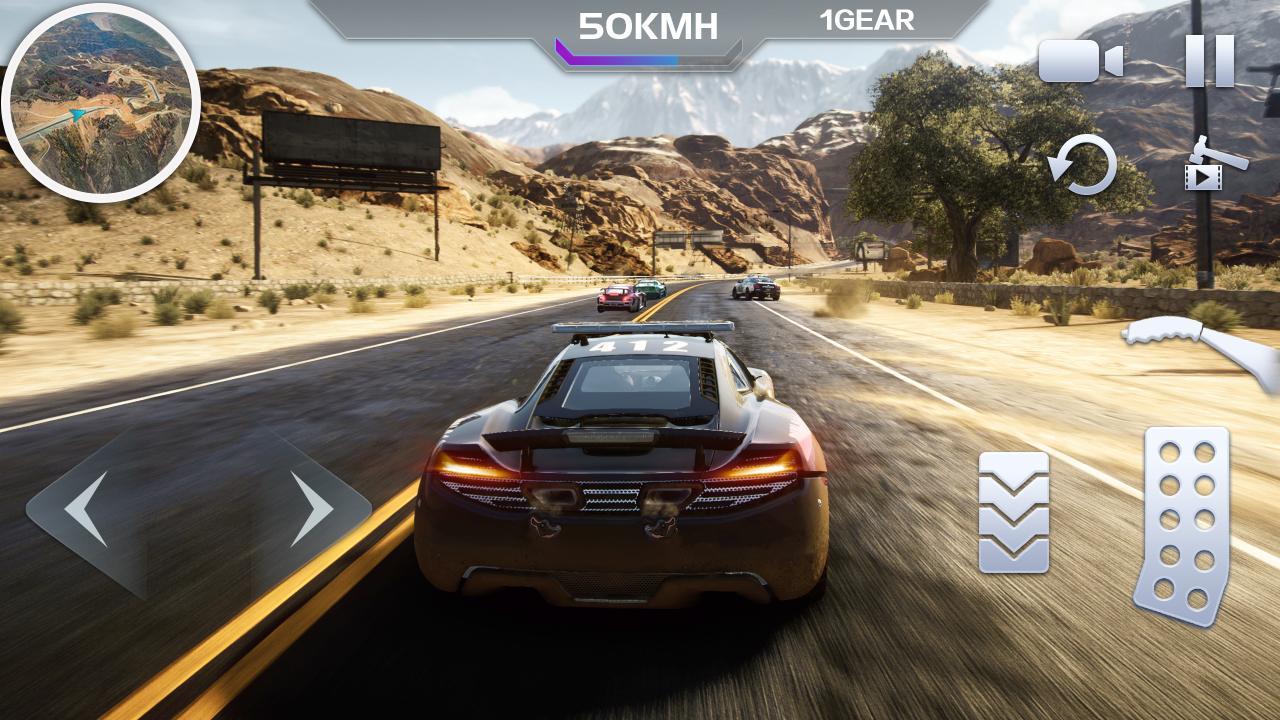This screenshot has height=720, width=1280.
Task: Tap the gas pedal
Action: 1182,525
